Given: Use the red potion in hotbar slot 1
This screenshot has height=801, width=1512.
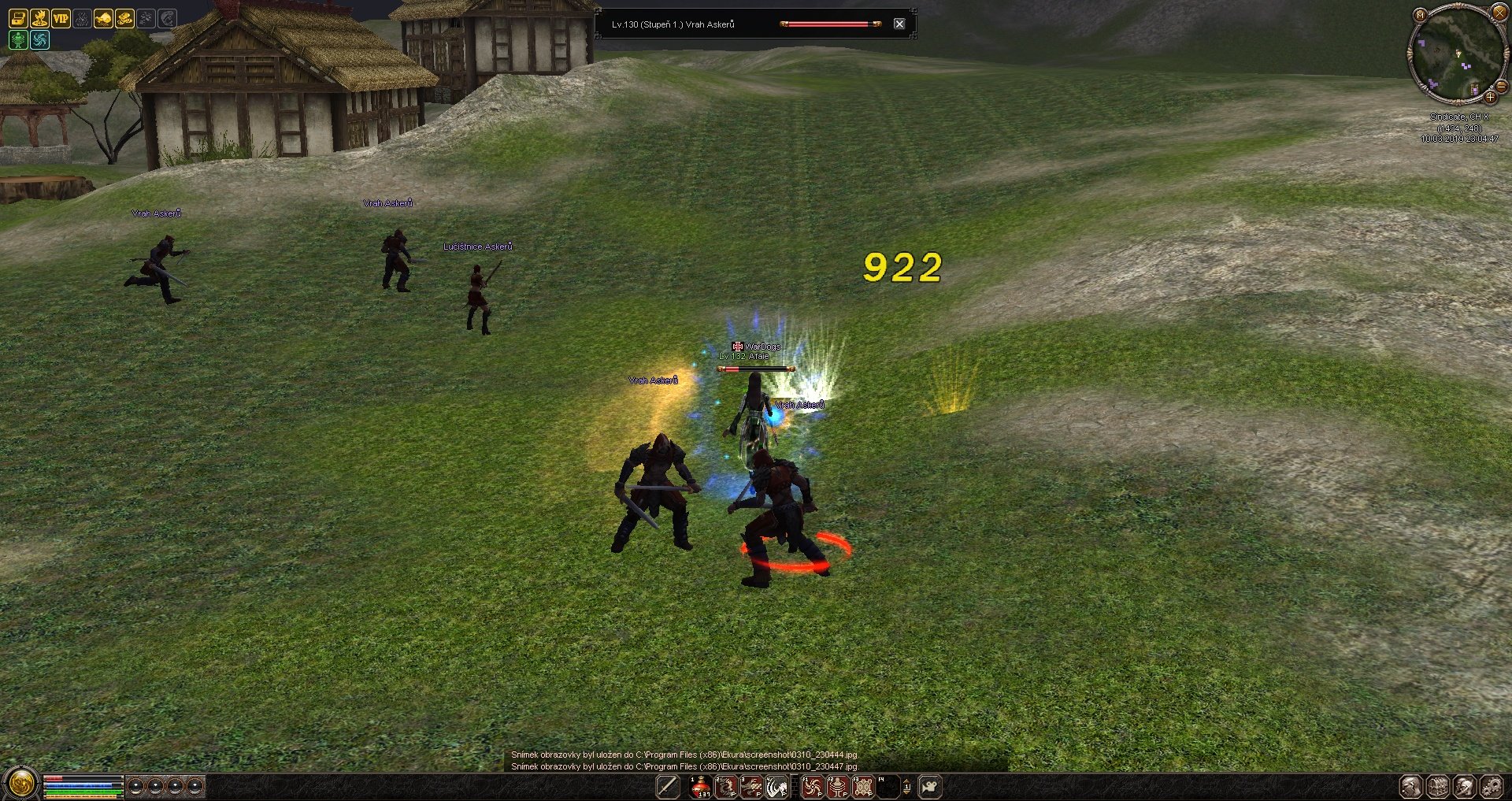Looking at the screenshot, I should [x=700, y=786].
